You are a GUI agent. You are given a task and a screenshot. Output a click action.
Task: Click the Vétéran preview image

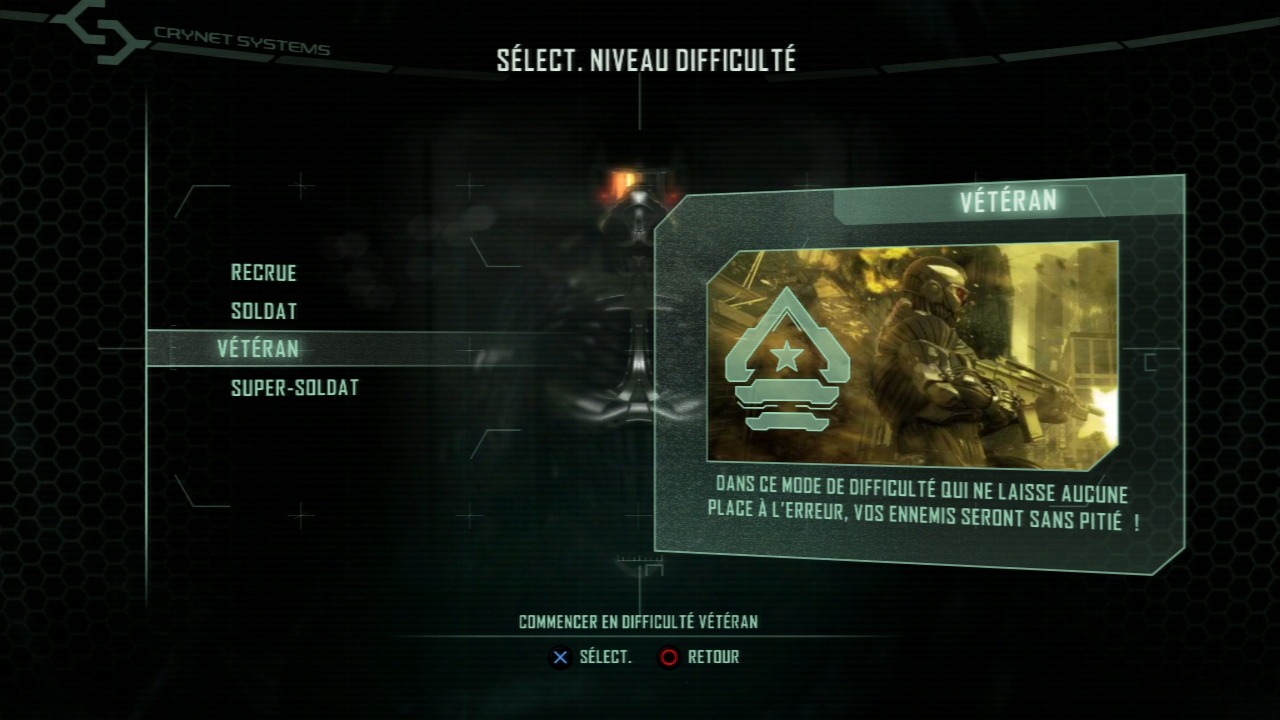click(x=912, y=355)
